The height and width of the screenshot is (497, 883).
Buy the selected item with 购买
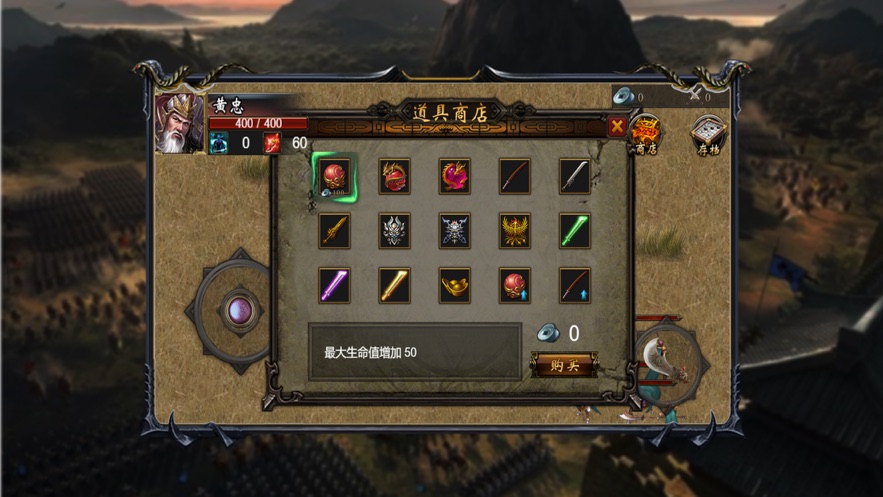(564, 365)
